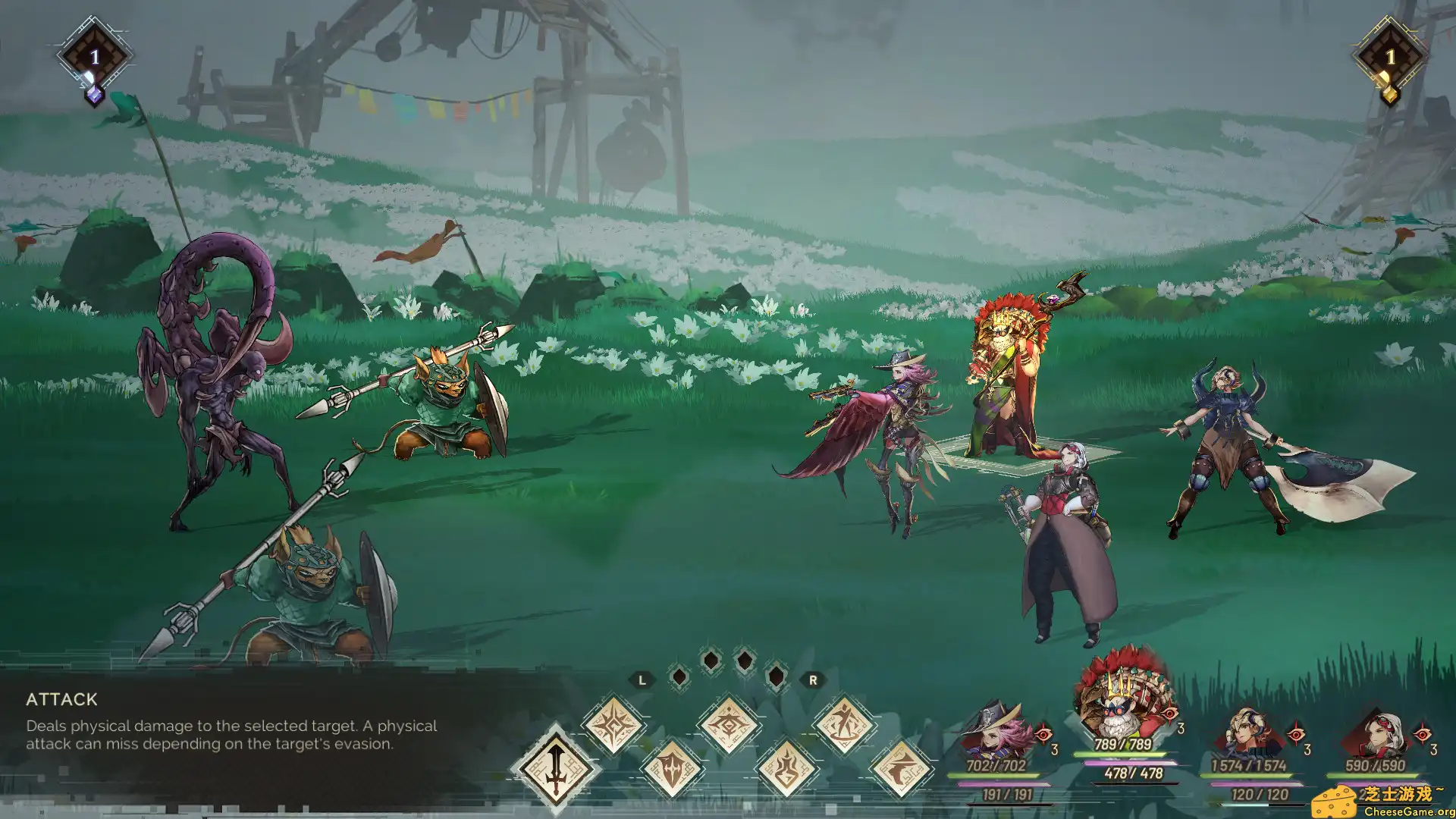Image resolution: width=1456 pixels, height=819 pixels.
Task: Click the enemy turn counter diamond
Action: click(94, 56)
